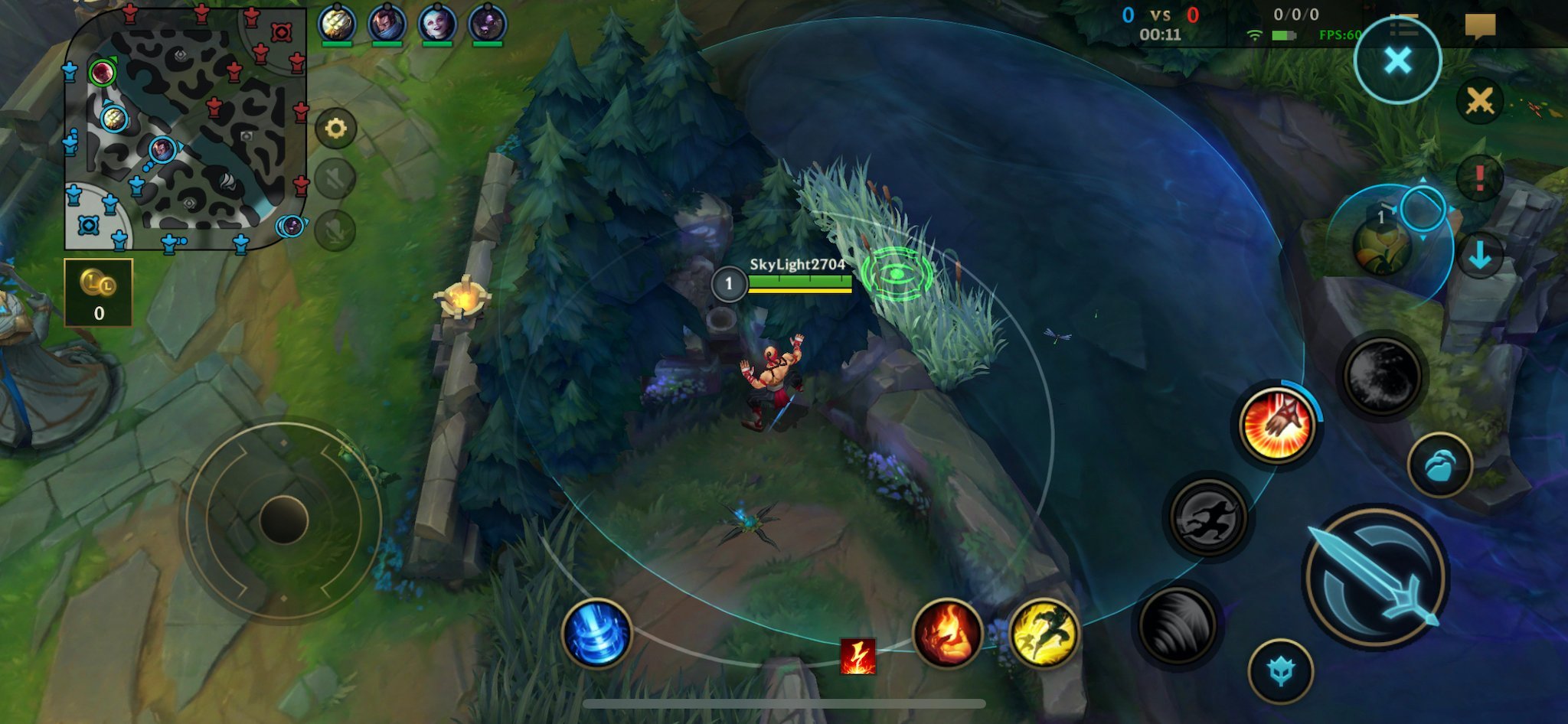Viewport: 1568px width, 724px height.
Task: Select the blue-haired ally portrait
Action: (437, 24)
